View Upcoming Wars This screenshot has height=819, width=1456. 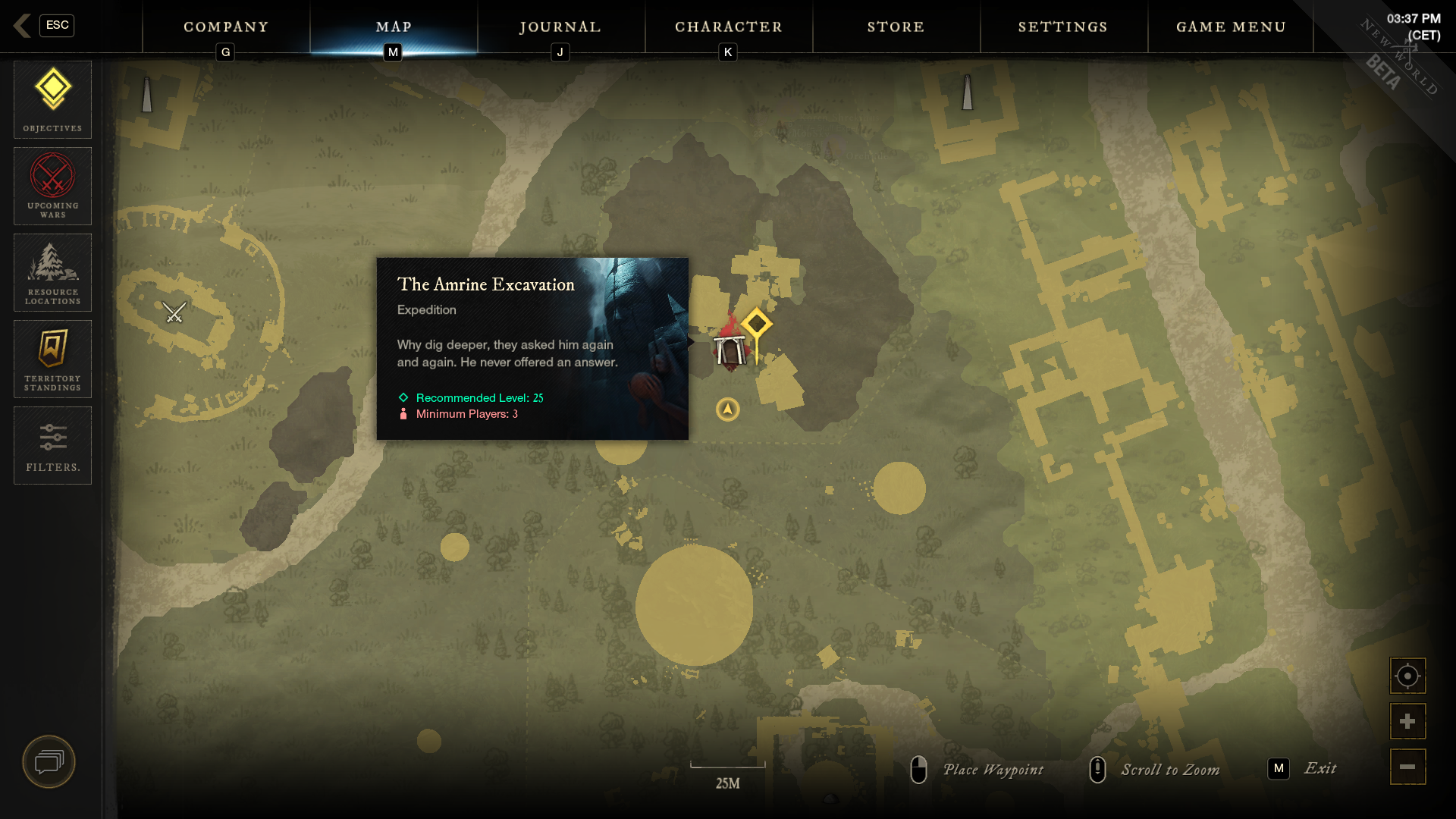(52, 186)
